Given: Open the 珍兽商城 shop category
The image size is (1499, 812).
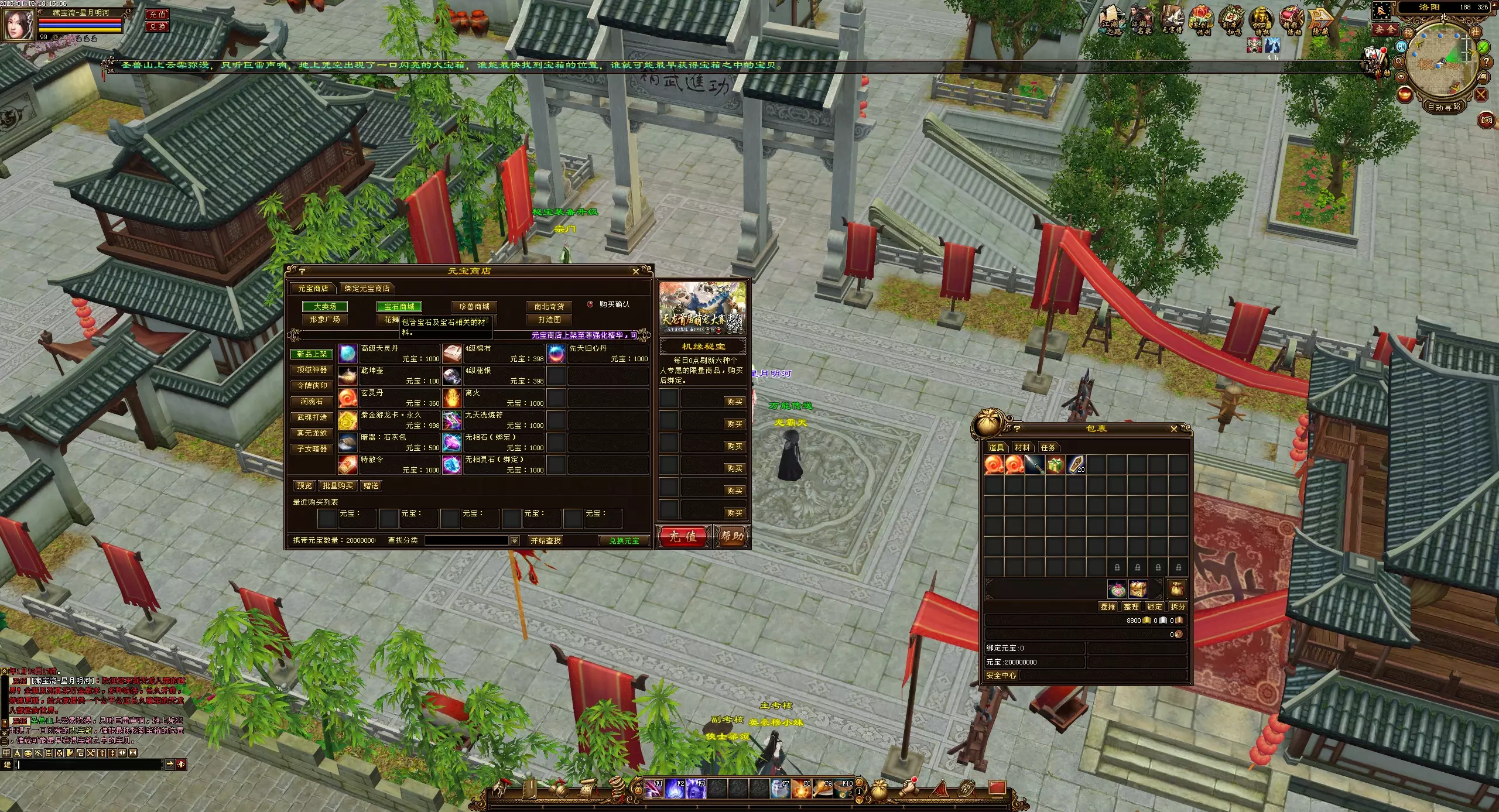Looking at the screenshot, I should (x=474, y=307).
